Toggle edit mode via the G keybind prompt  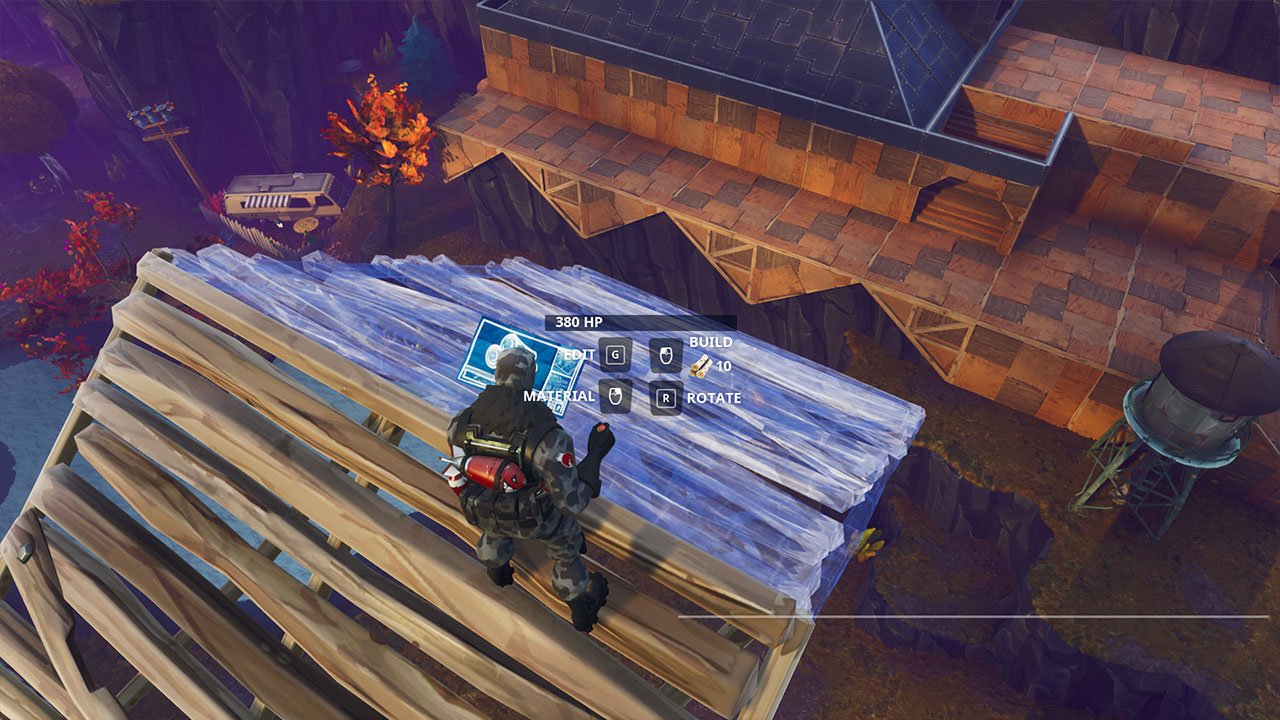coord(615,354)
